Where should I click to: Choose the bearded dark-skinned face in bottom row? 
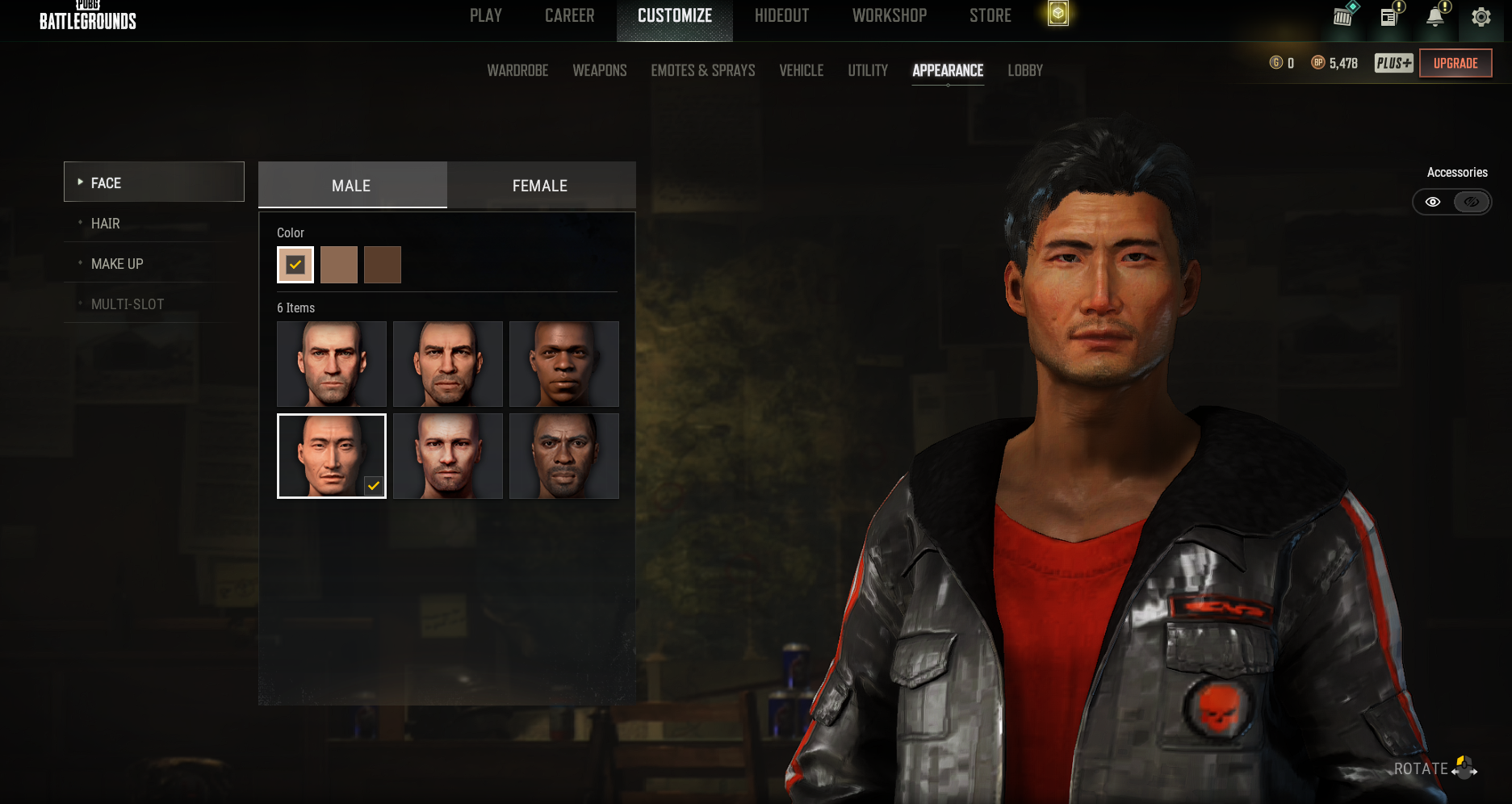[x=564, y=456]
